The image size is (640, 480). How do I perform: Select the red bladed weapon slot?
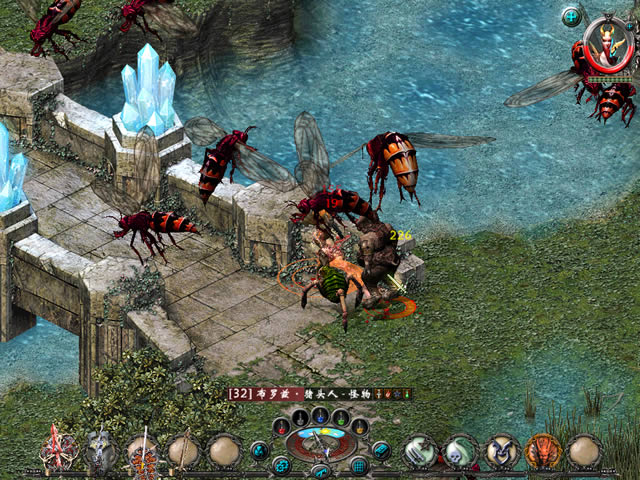click(58, 452)
